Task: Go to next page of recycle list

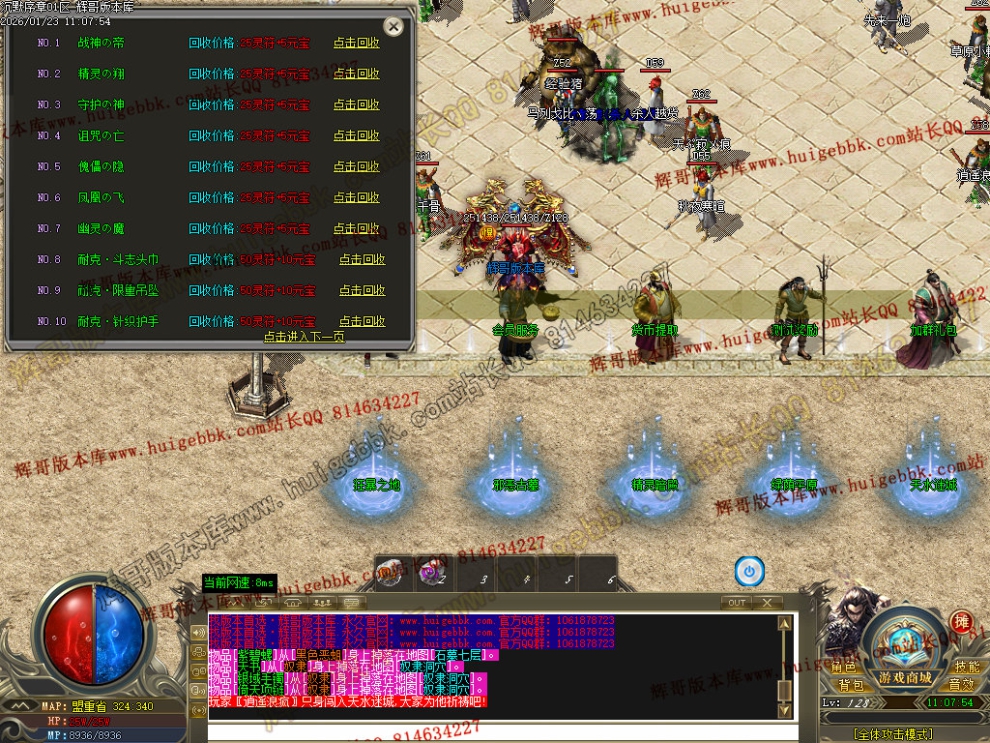Action: tap(304, 337)
